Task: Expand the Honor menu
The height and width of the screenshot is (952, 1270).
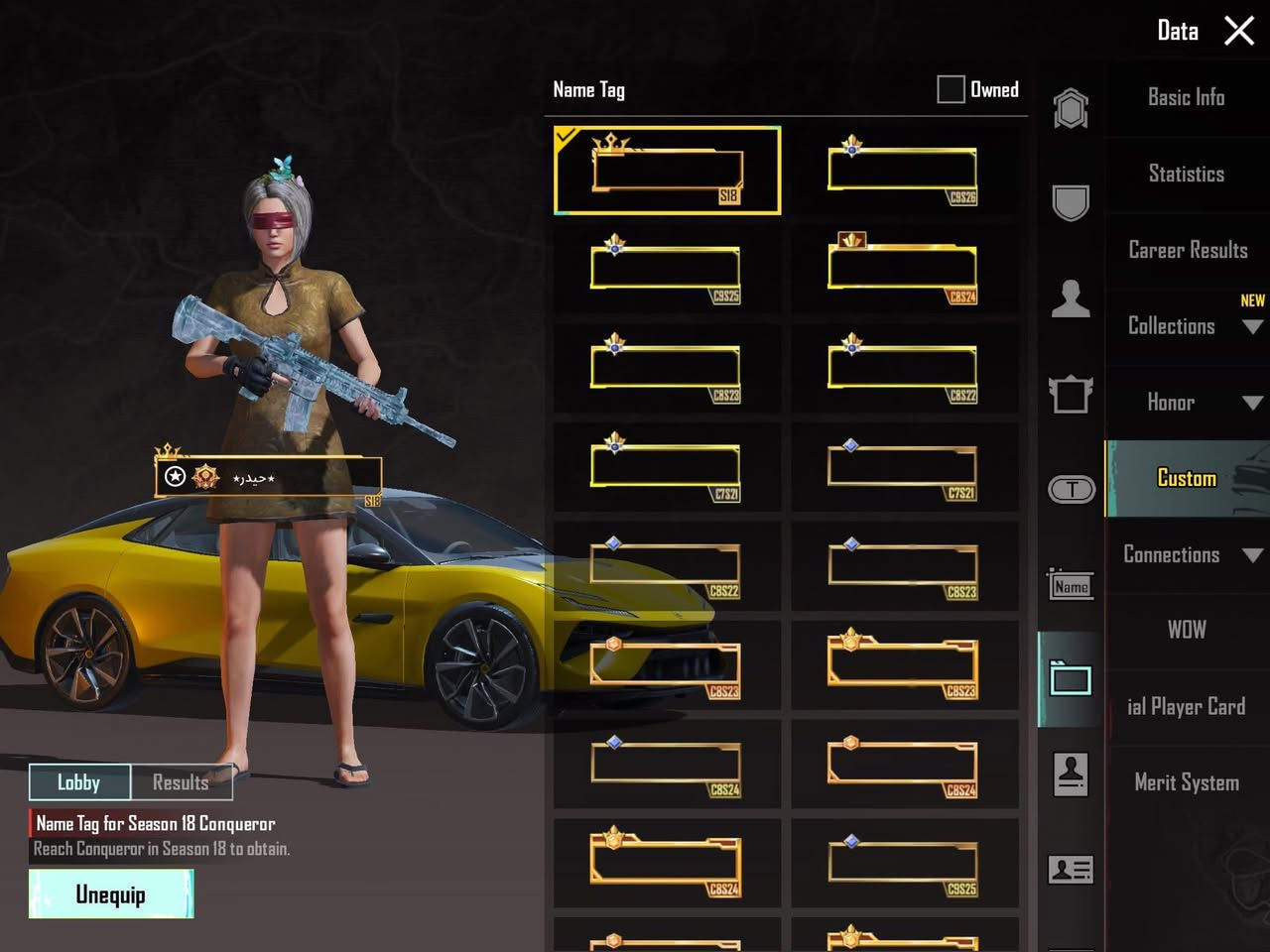Action: click(1187, 403)
